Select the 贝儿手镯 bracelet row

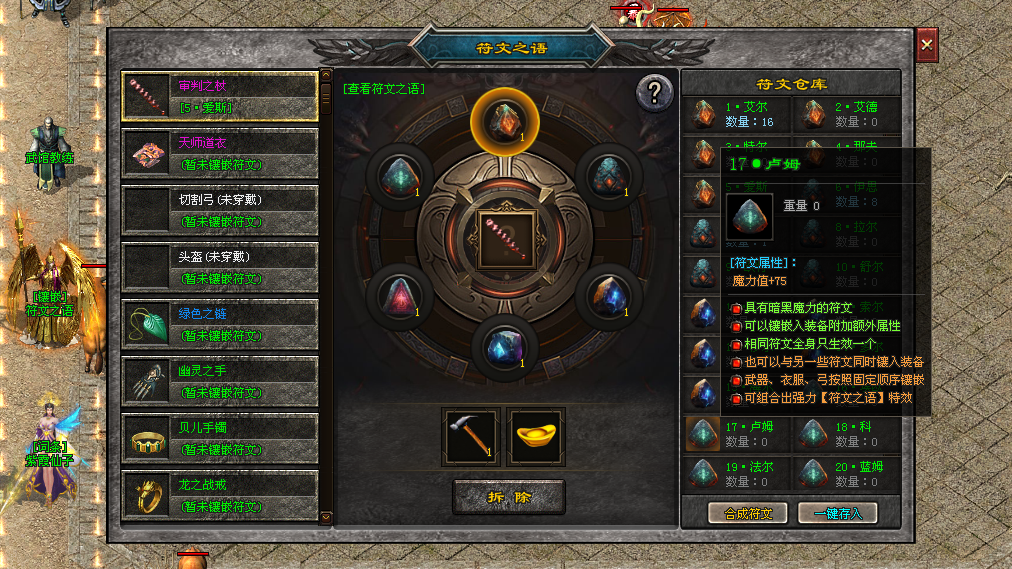[220, 438]
